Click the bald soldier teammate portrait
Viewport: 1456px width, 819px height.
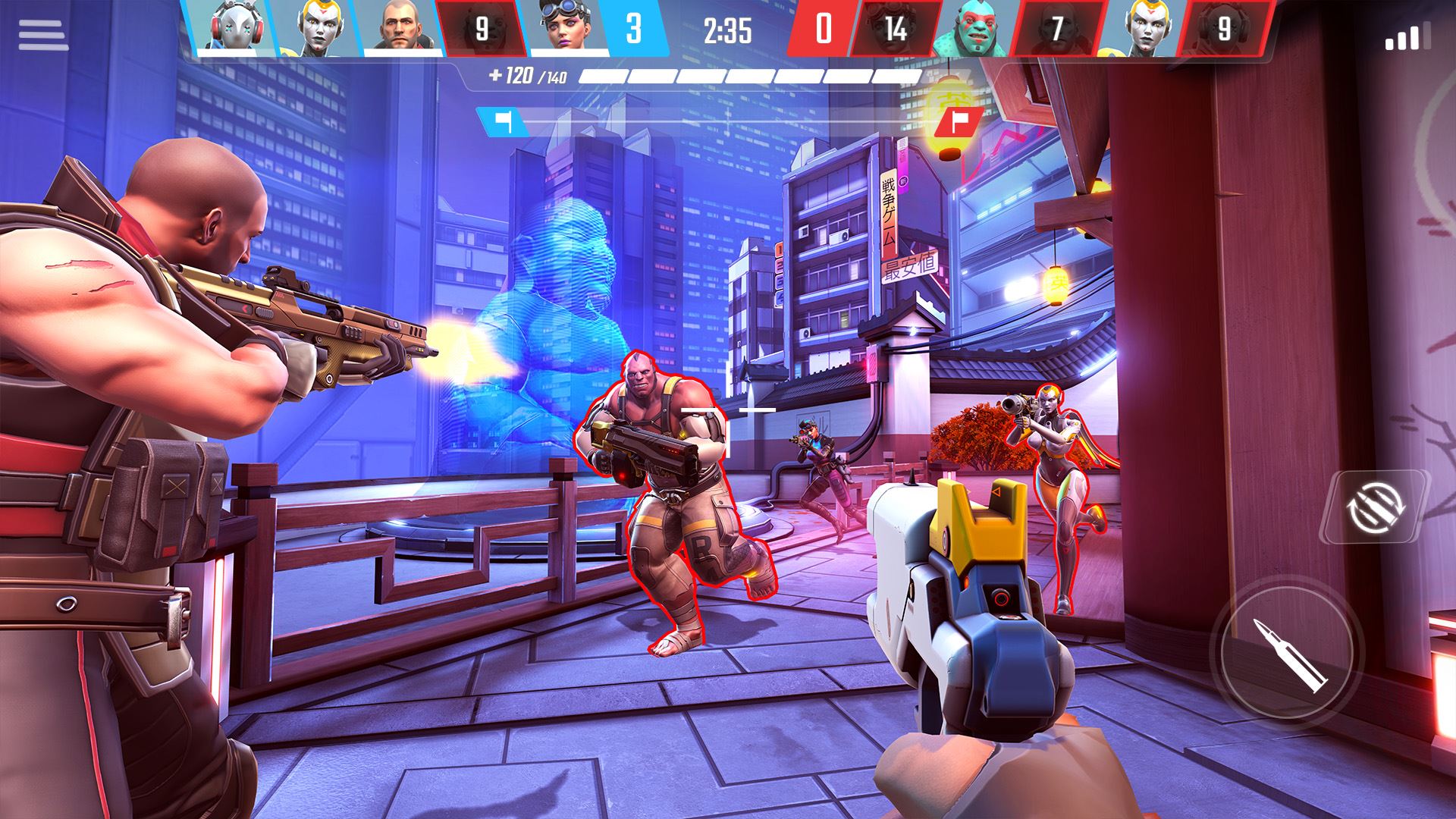point(400,27)
